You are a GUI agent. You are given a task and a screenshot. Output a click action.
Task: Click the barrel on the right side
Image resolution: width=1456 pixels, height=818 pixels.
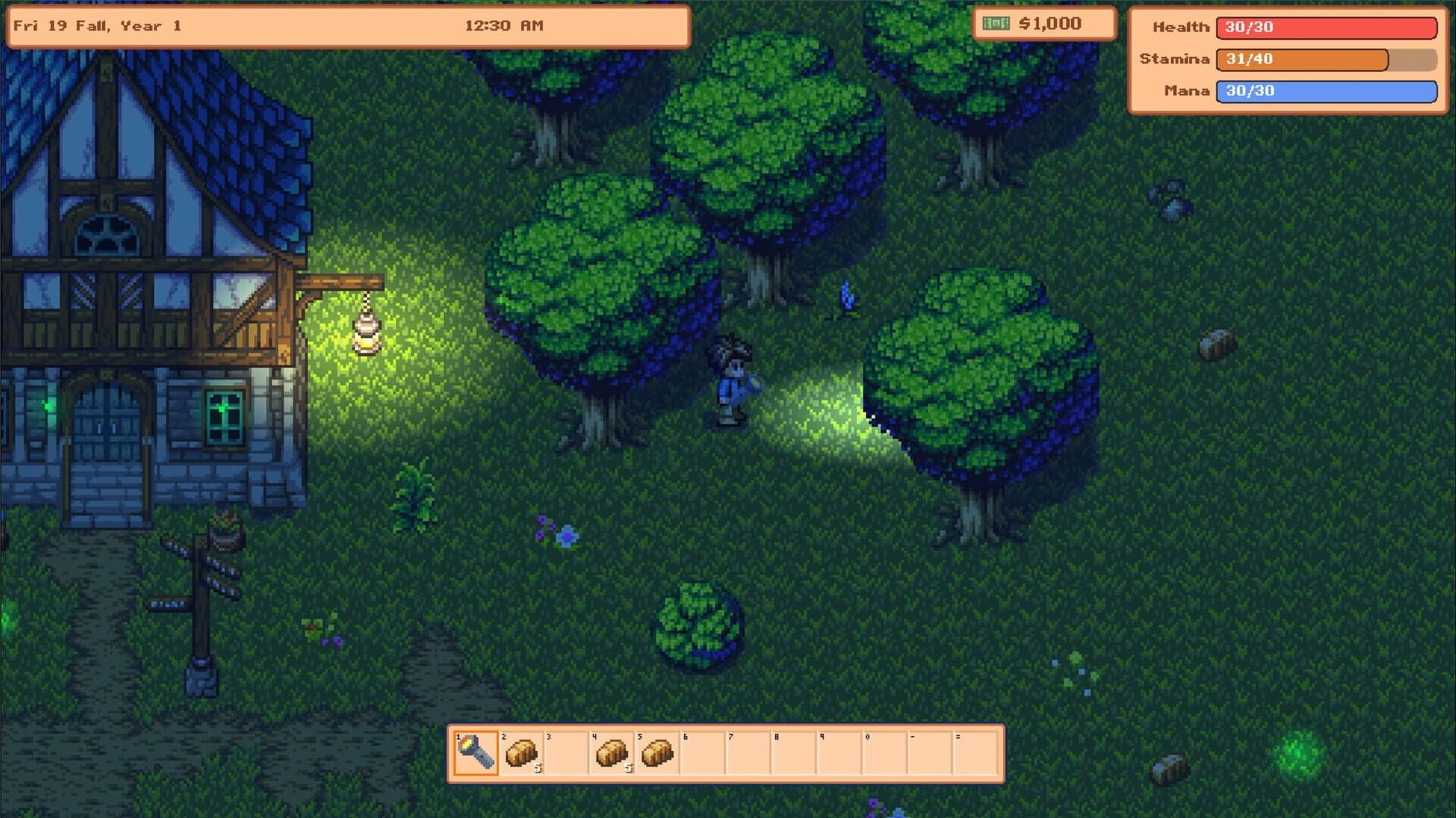[x=1216, y=345]
